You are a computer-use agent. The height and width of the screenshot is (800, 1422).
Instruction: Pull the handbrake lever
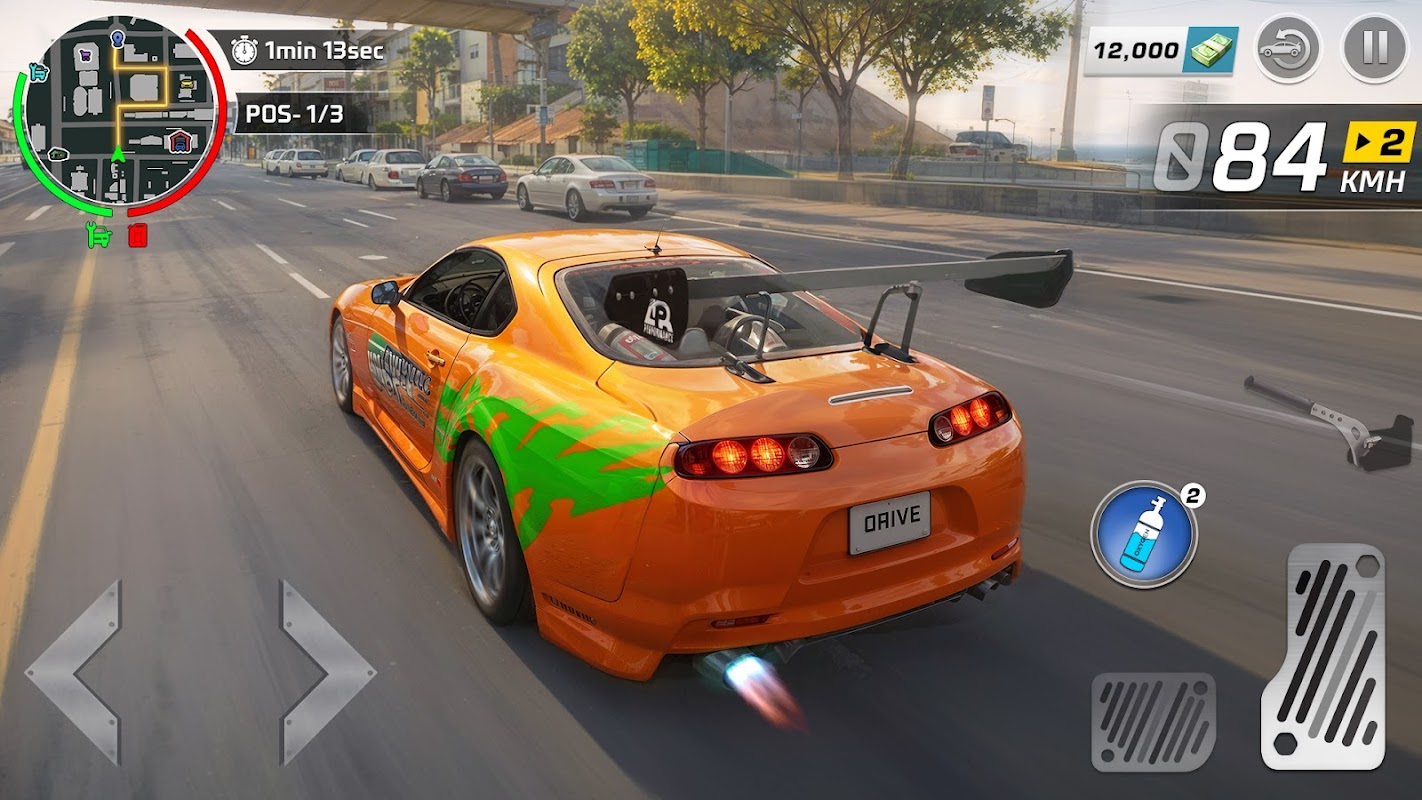click(1330, 420)
